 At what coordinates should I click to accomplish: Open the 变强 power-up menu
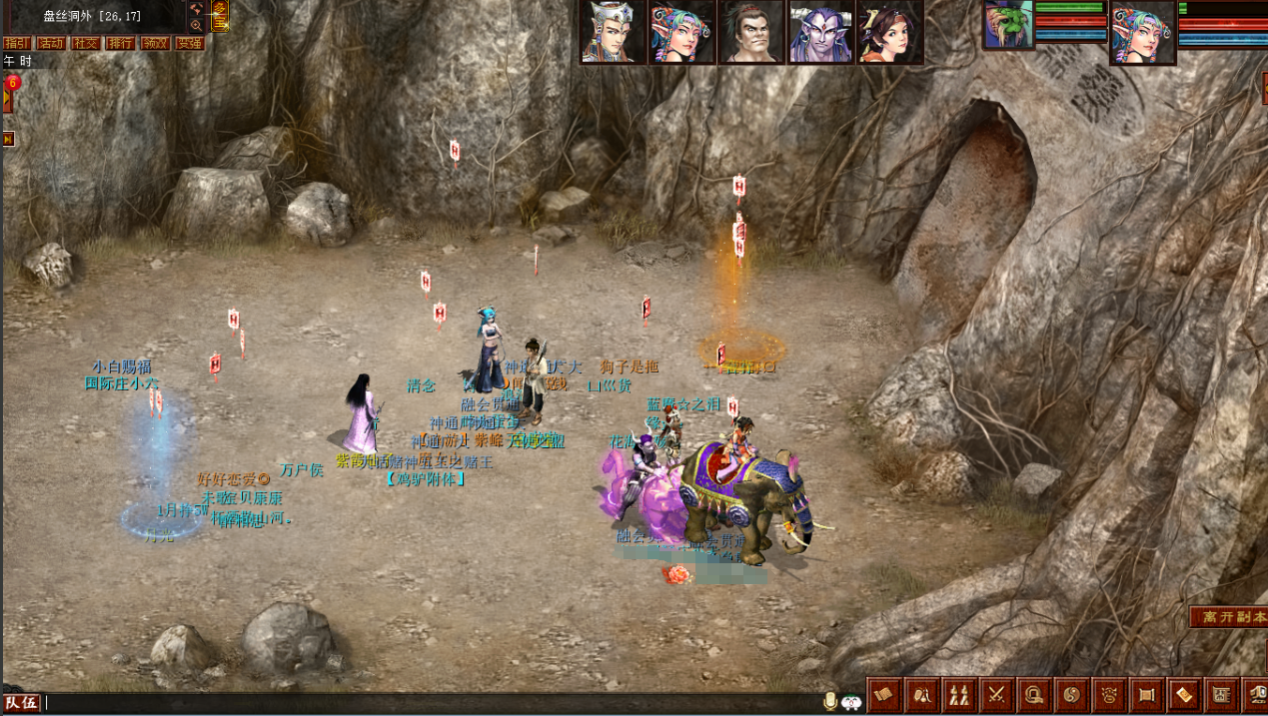189,43
